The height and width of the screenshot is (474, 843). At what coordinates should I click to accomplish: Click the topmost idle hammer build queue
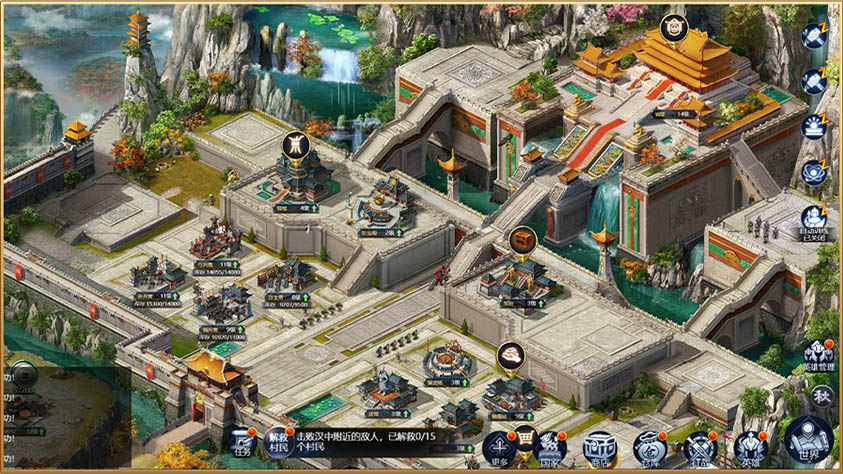pos(814,36)
